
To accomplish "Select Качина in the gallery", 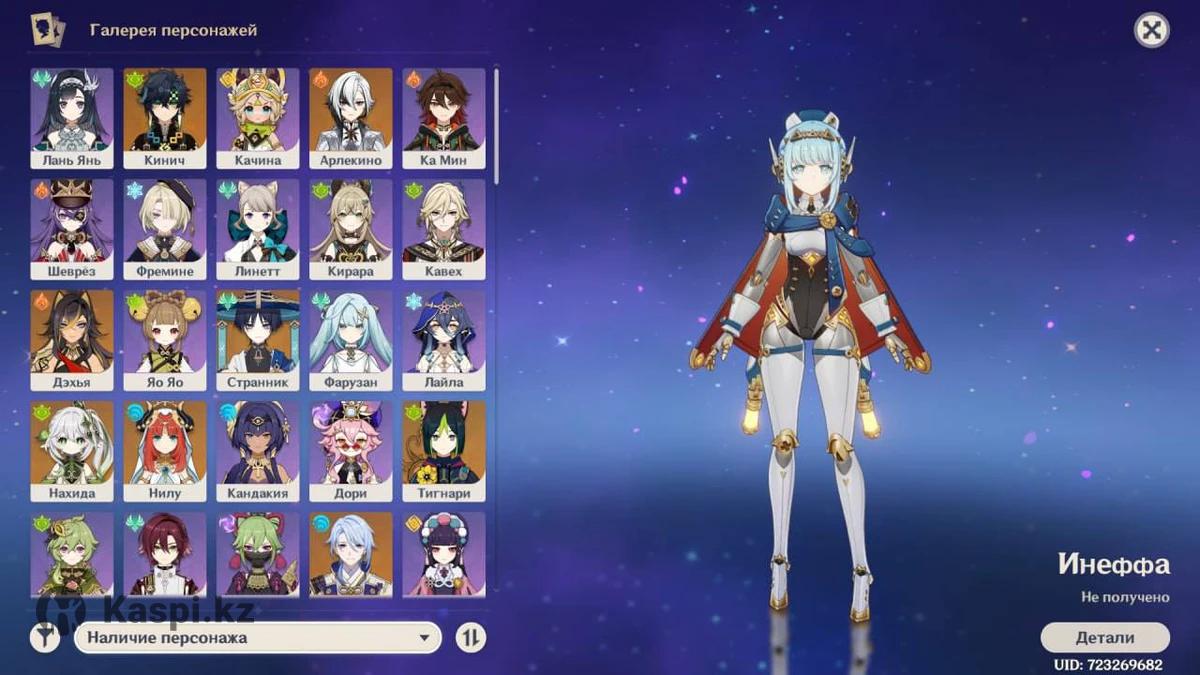I will click(x=258, y=117).
